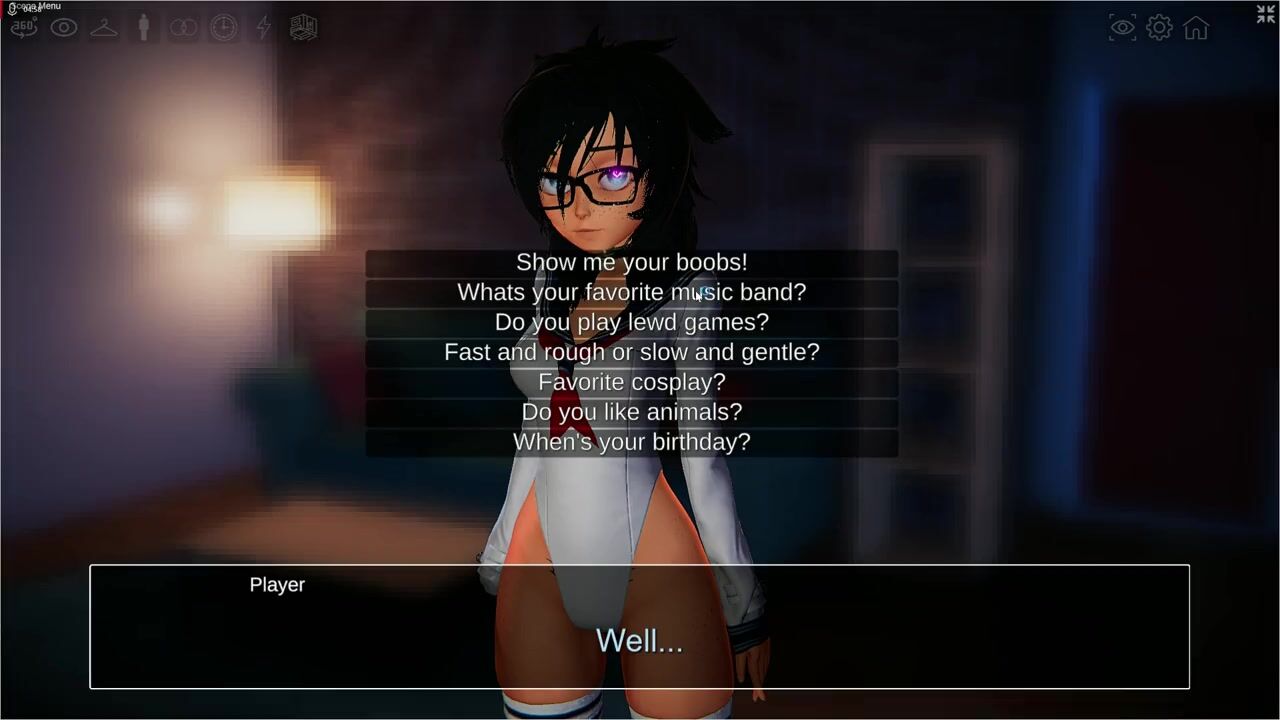Ask about her favorite music band
The image size is (1280, 720).
coord(631,293)
